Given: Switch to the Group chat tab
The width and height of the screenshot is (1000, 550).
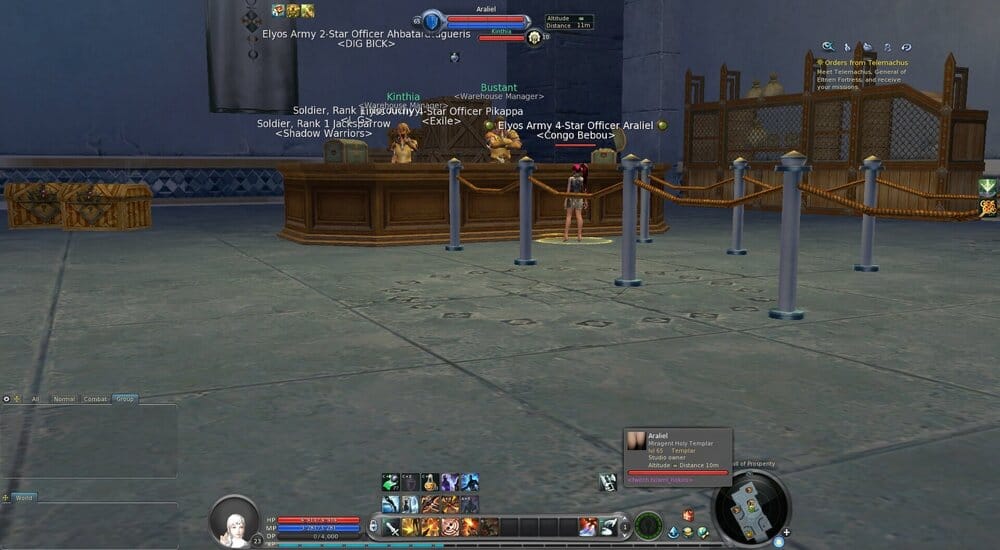Looking at the screenshot, I should [x=125, y=399].
